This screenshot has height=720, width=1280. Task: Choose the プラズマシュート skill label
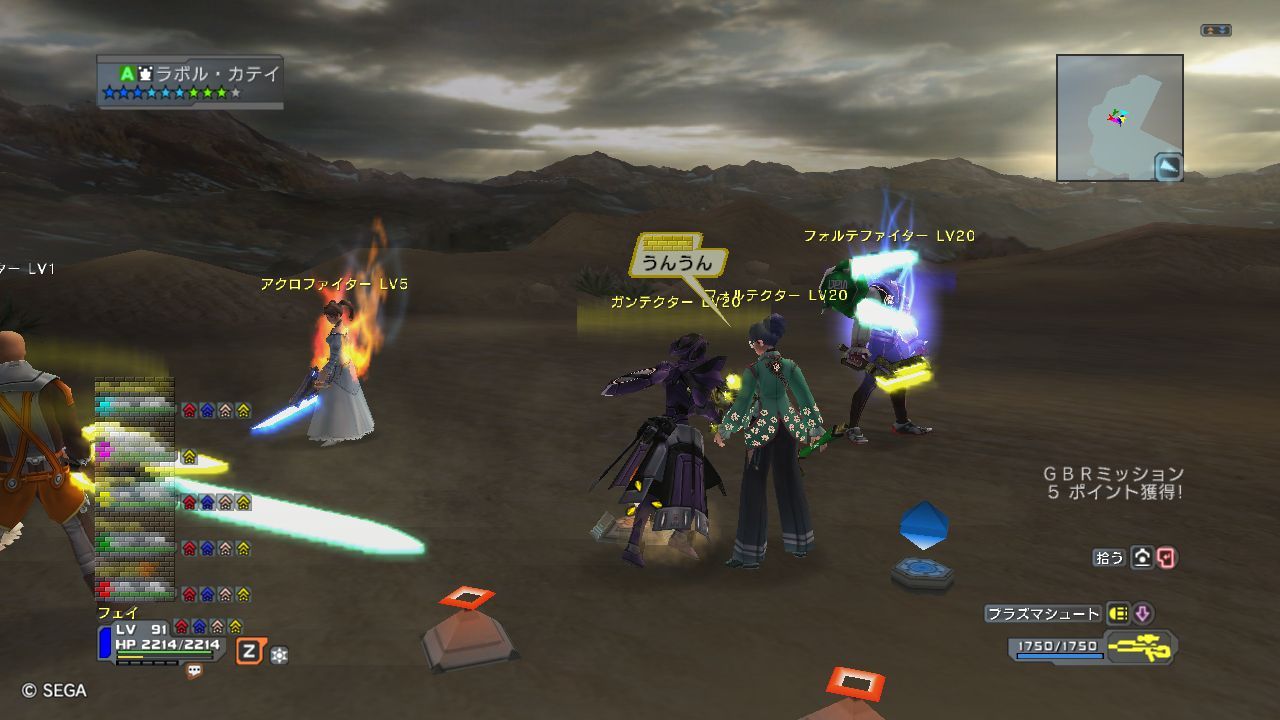[x=1043, y=614]
